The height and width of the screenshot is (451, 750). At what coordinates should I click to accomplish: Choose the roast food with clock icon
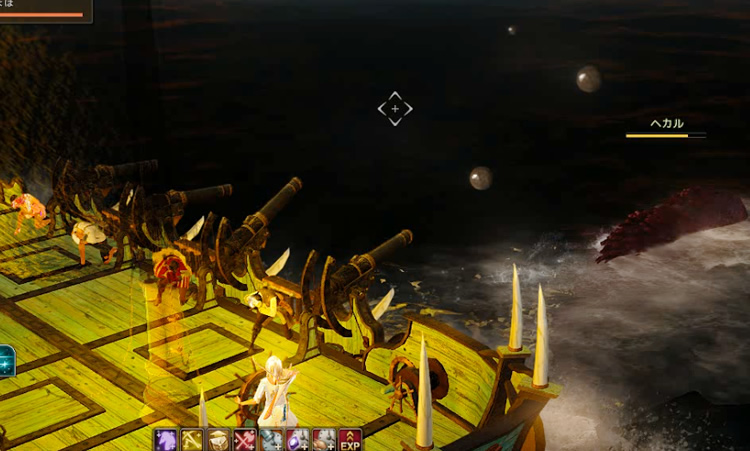(x=323, y=440)
